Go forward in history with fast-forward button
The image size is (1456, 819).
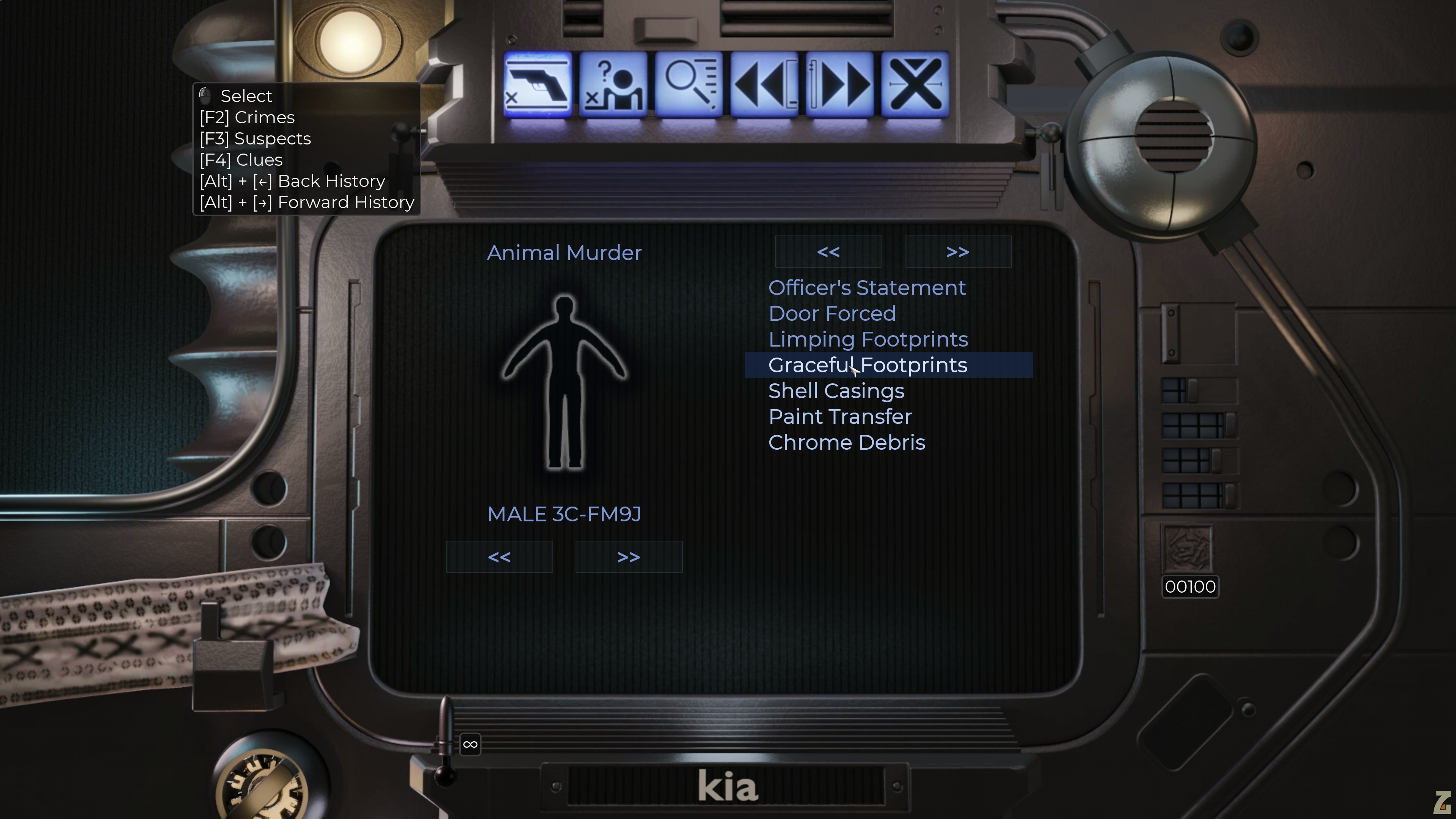click(x=840, y=85)
